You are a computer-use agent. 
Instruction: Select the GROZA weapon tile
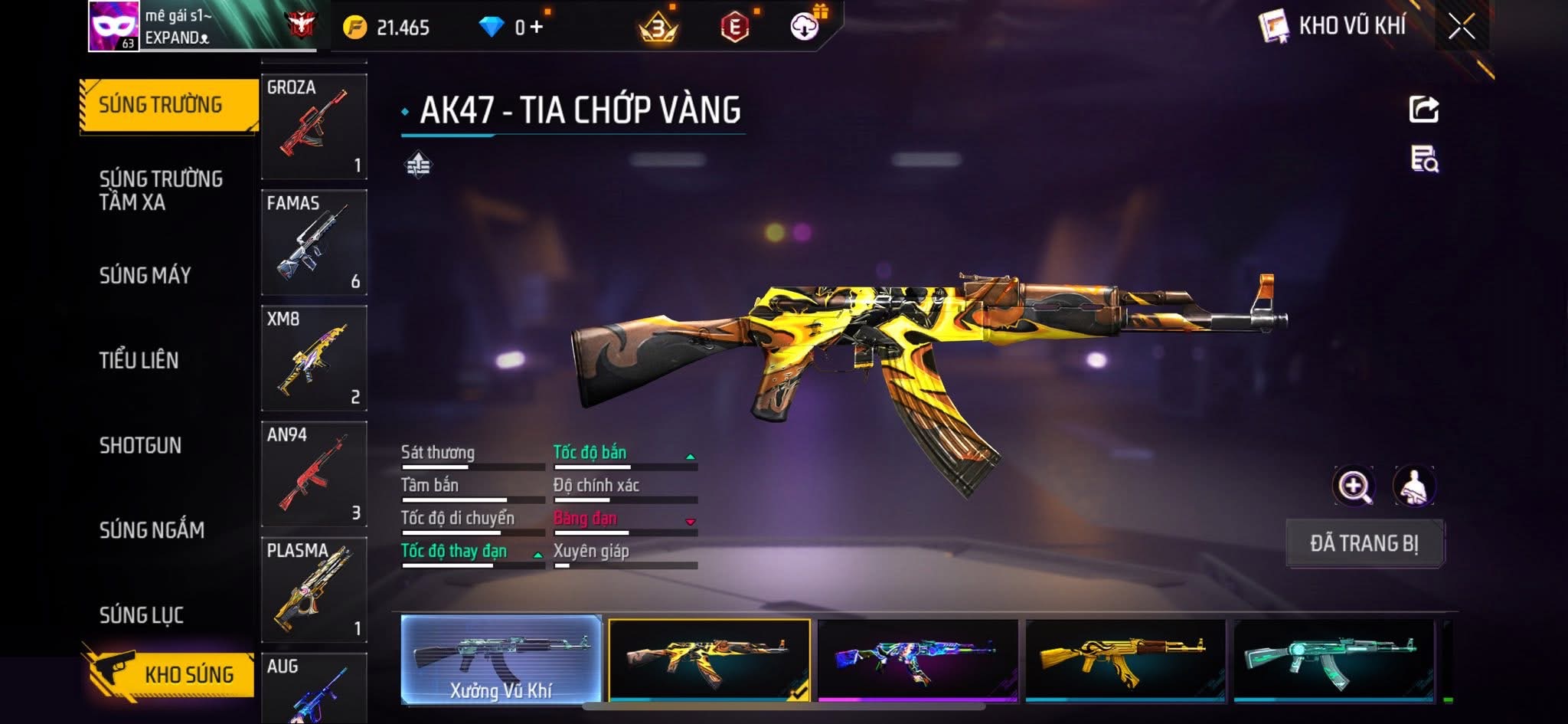[314, 126]
